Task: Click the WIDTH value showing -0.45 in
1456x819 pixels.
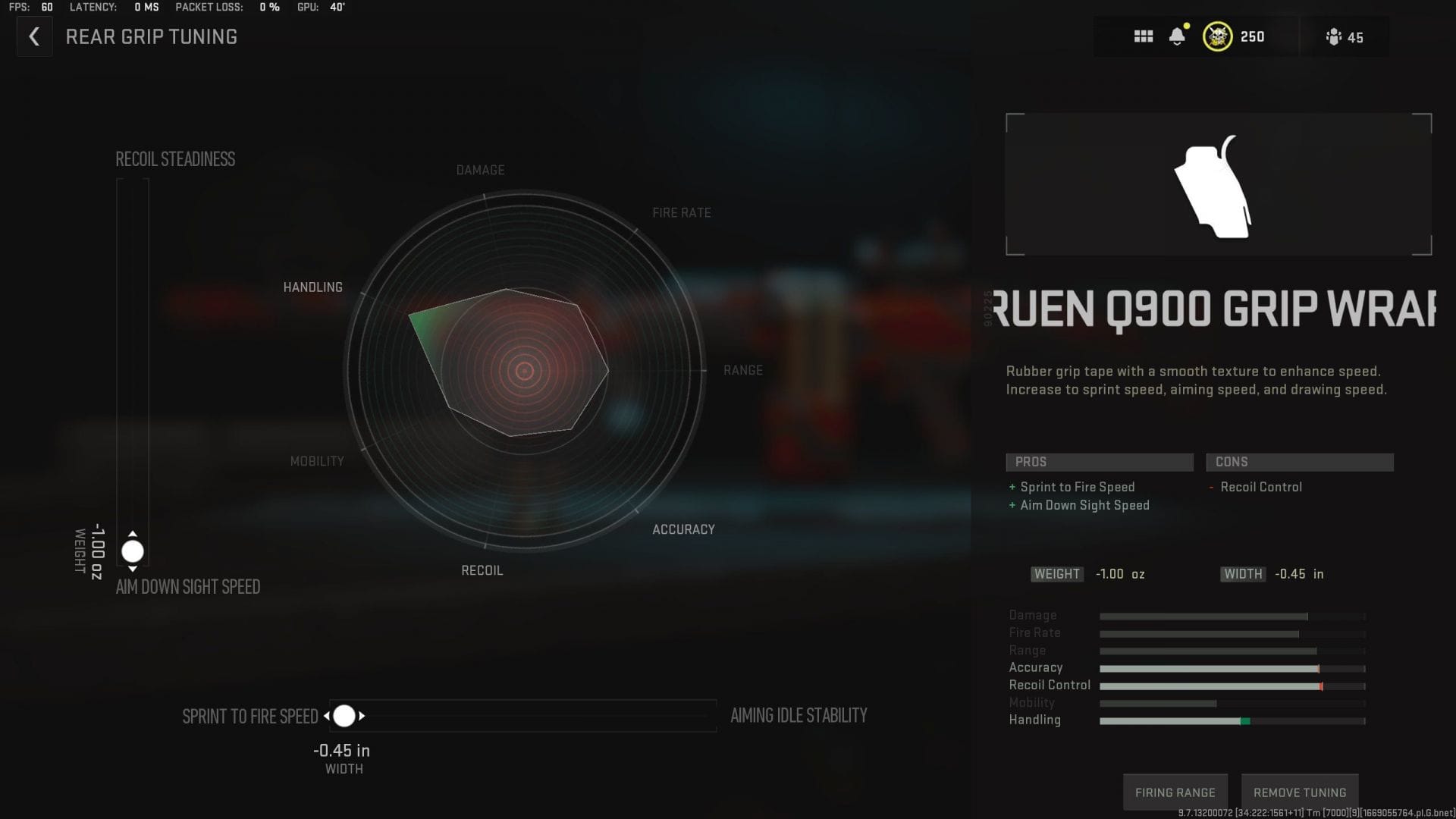Action: click(1298, 574)
